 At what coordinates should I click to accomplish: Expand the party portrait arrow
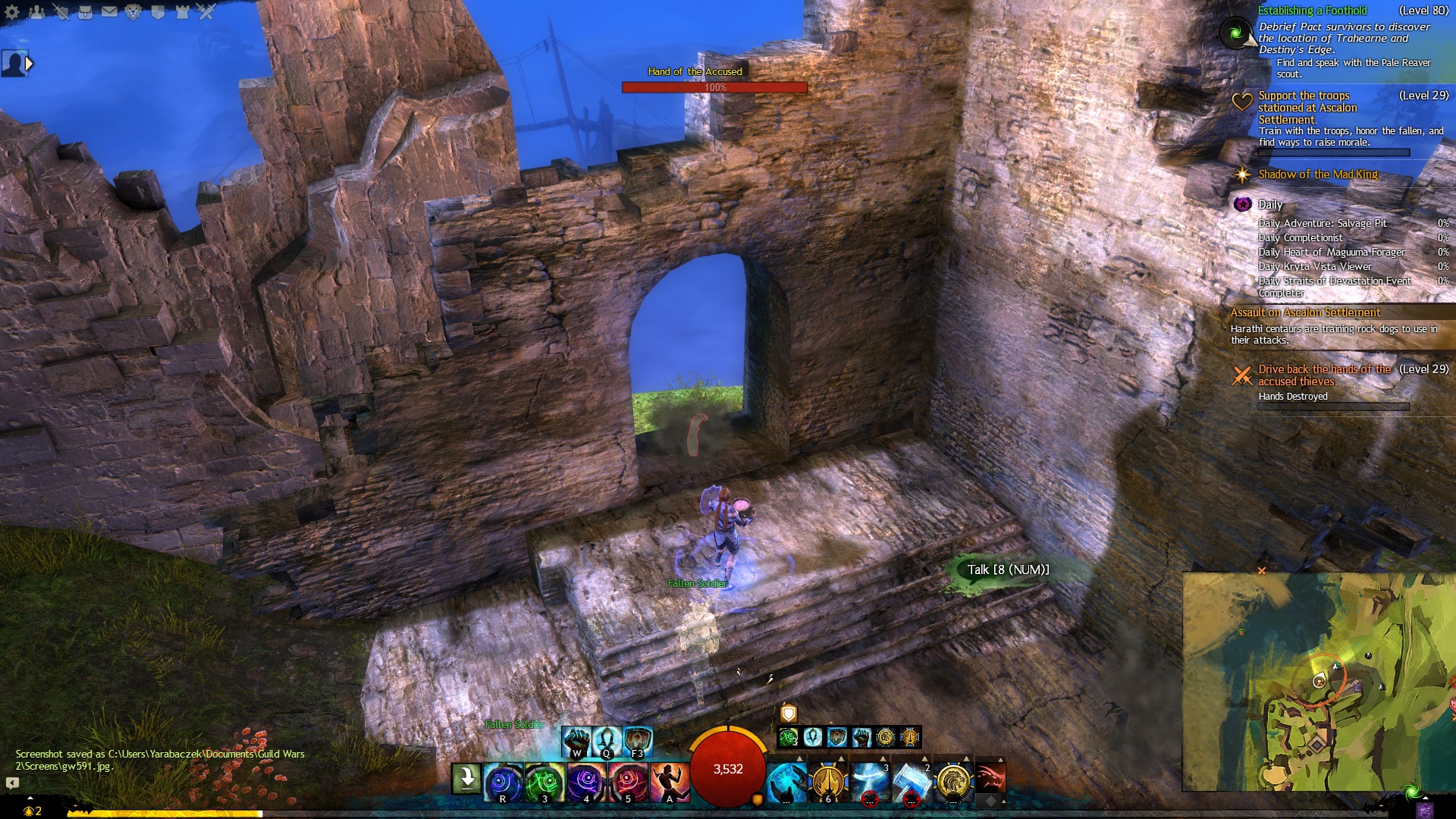[30, 64]
